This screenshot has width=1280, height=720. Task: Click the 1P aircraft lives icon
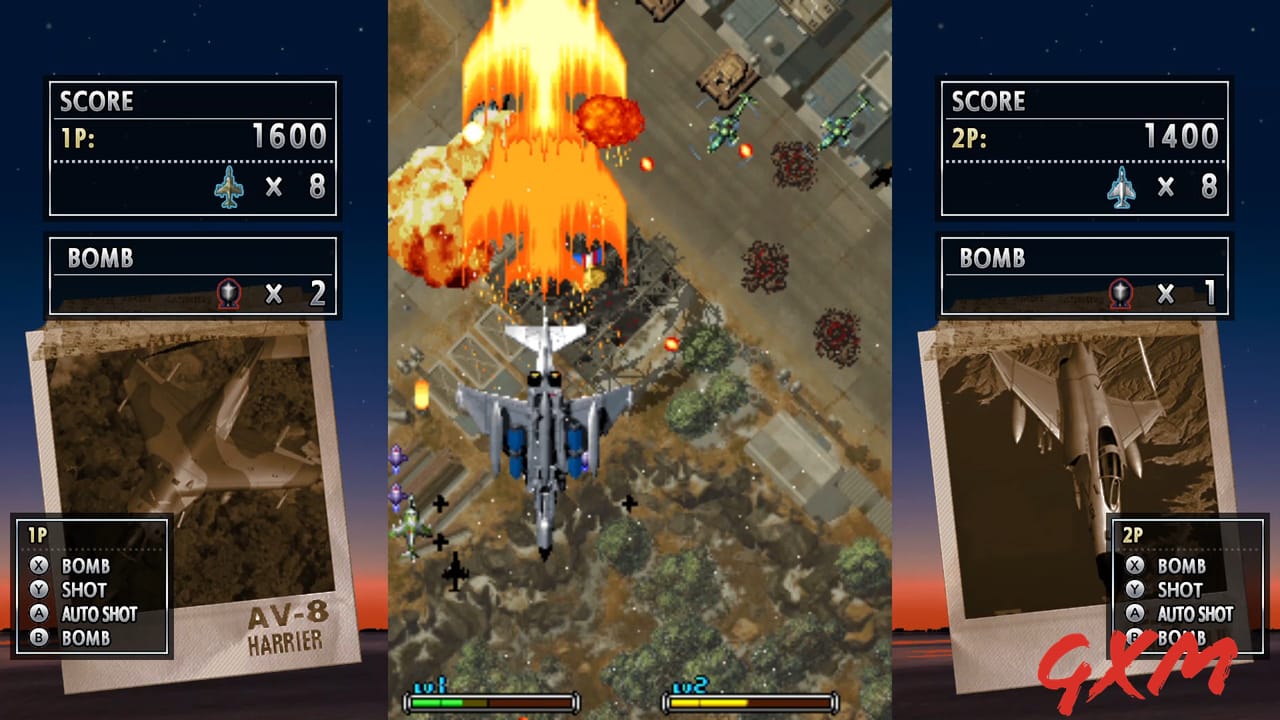coord(232,186)
